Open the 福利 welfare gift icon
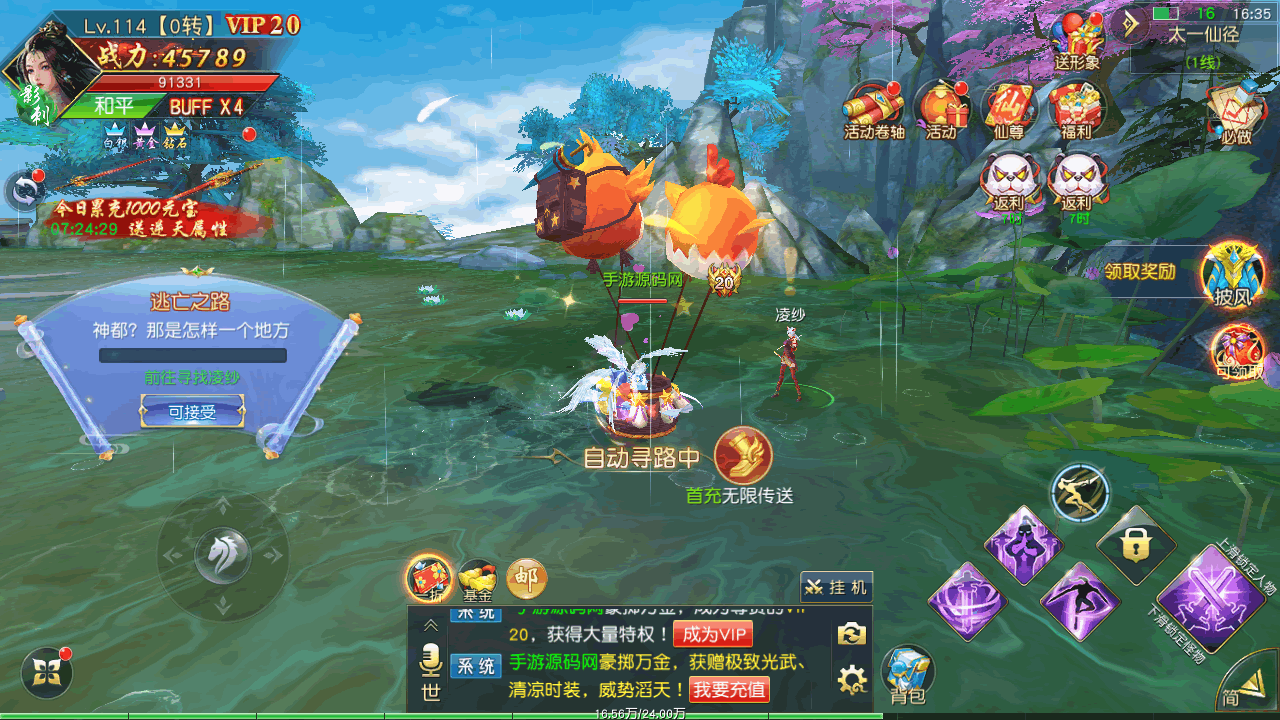The height and width of the screenshot is (720, 1280). point(1076,108)
